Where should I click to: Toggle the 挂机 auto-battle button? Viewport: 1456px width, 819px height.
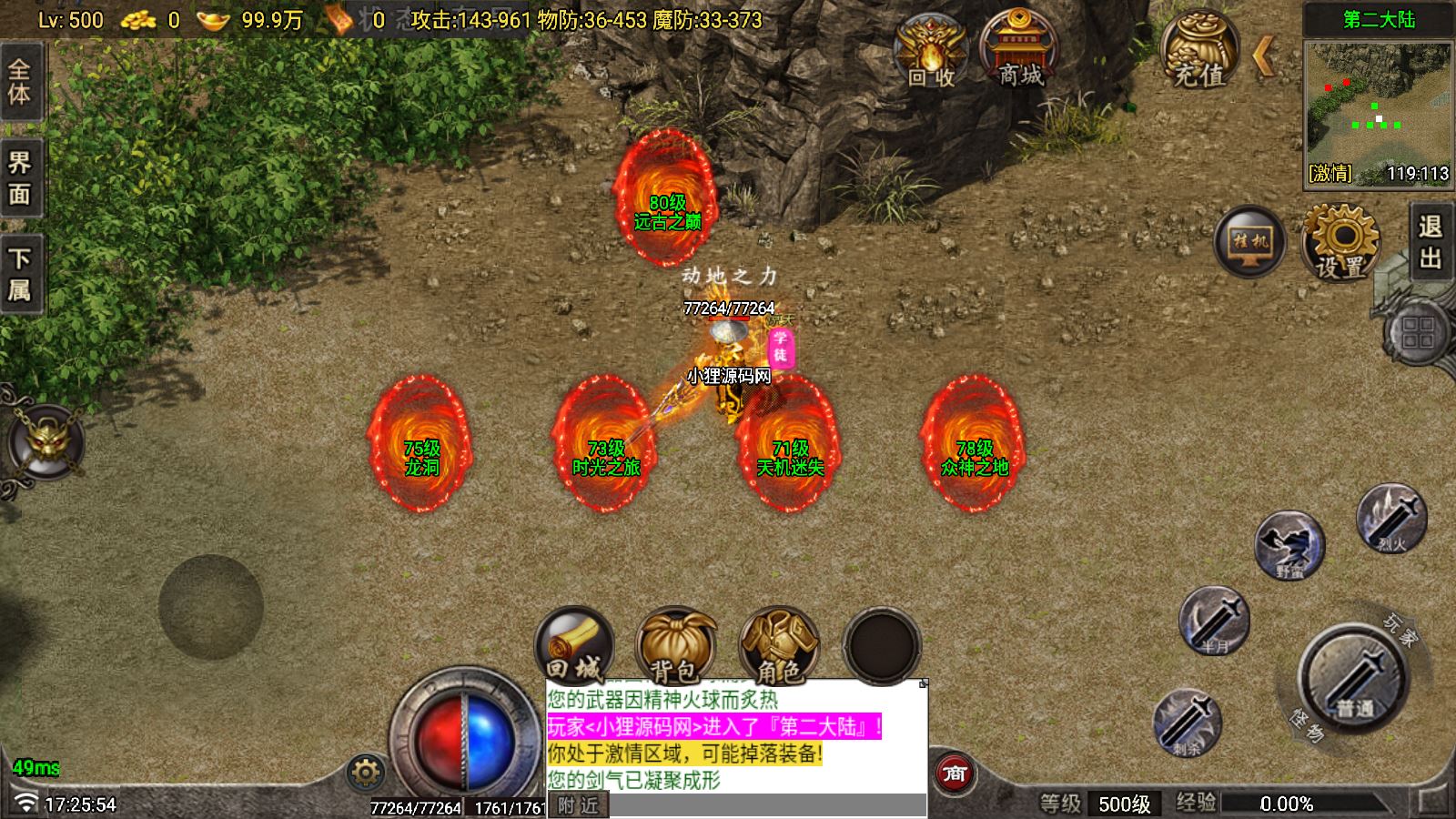point(1249,242)
